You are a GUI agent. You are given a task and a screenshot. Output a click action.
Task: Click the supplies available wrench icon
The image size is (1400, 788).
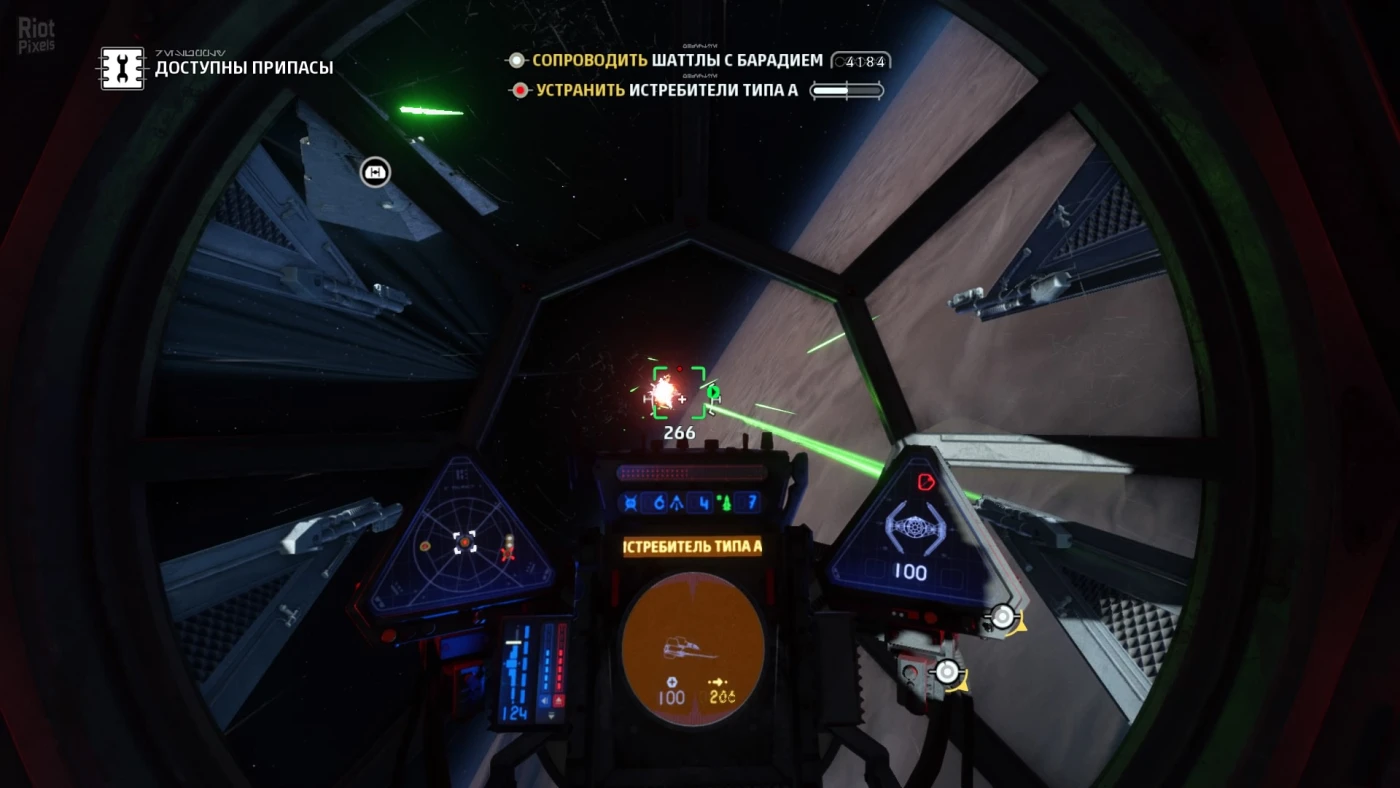tap(122, 68)
